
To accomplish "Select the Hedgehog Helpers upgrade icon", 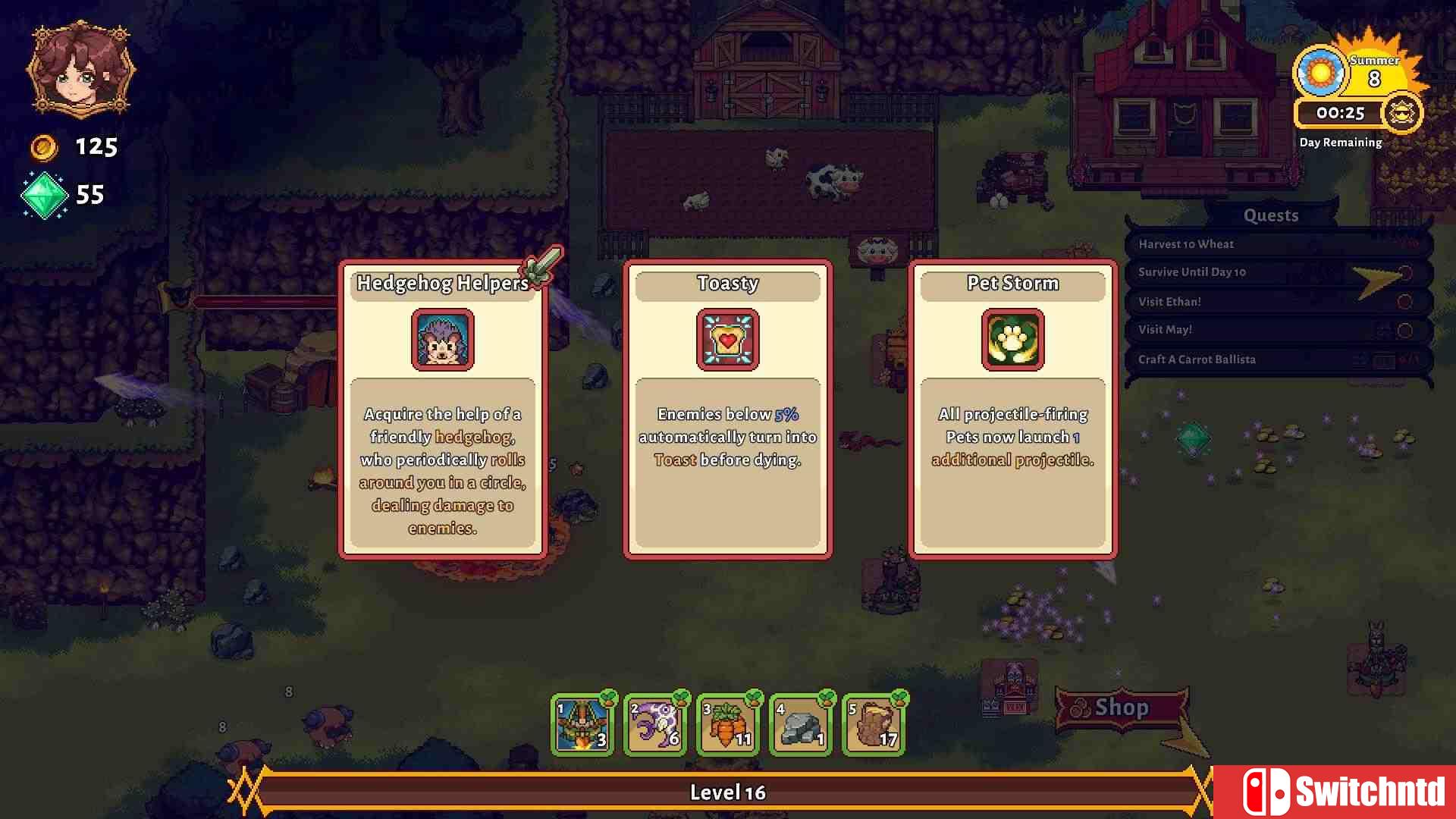I will [442, 340].
